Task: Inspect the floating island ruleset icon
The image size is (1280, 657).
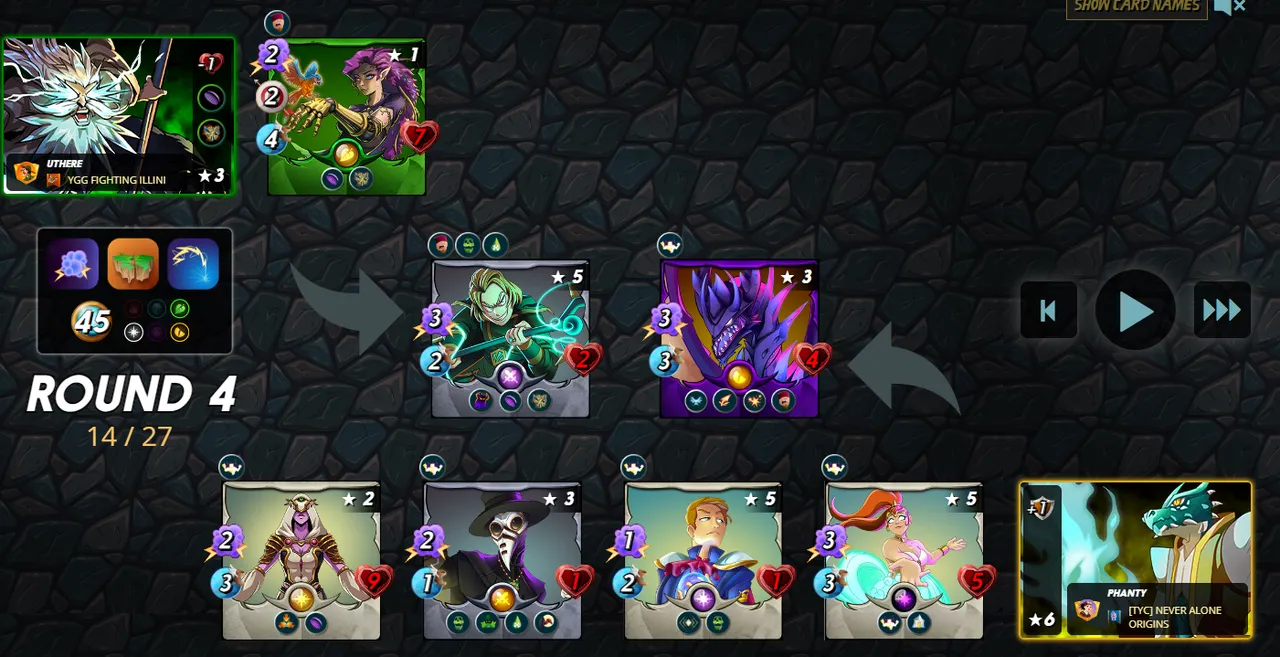Action: 133,264
